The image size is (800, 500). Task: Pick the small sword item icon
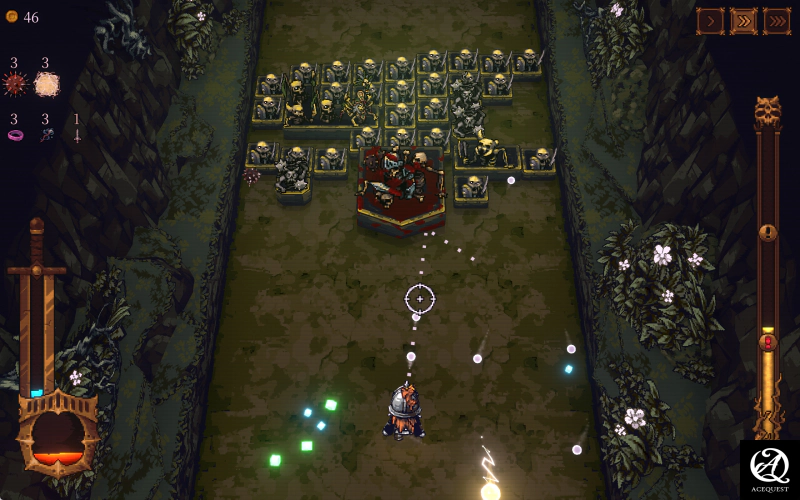(x=76, y=135)
